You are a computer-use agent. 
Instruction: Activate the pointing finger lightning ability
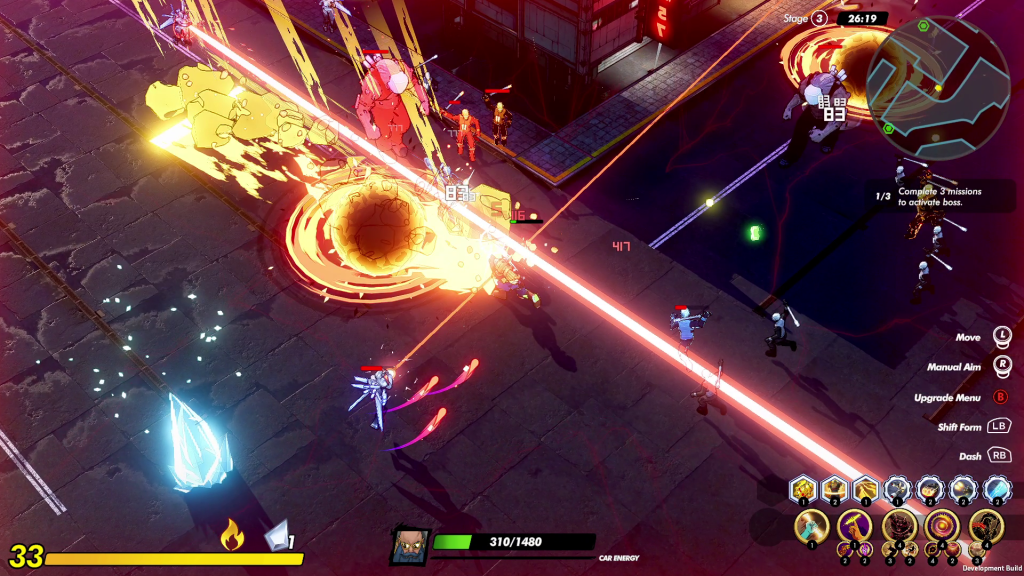click(854, 525)
